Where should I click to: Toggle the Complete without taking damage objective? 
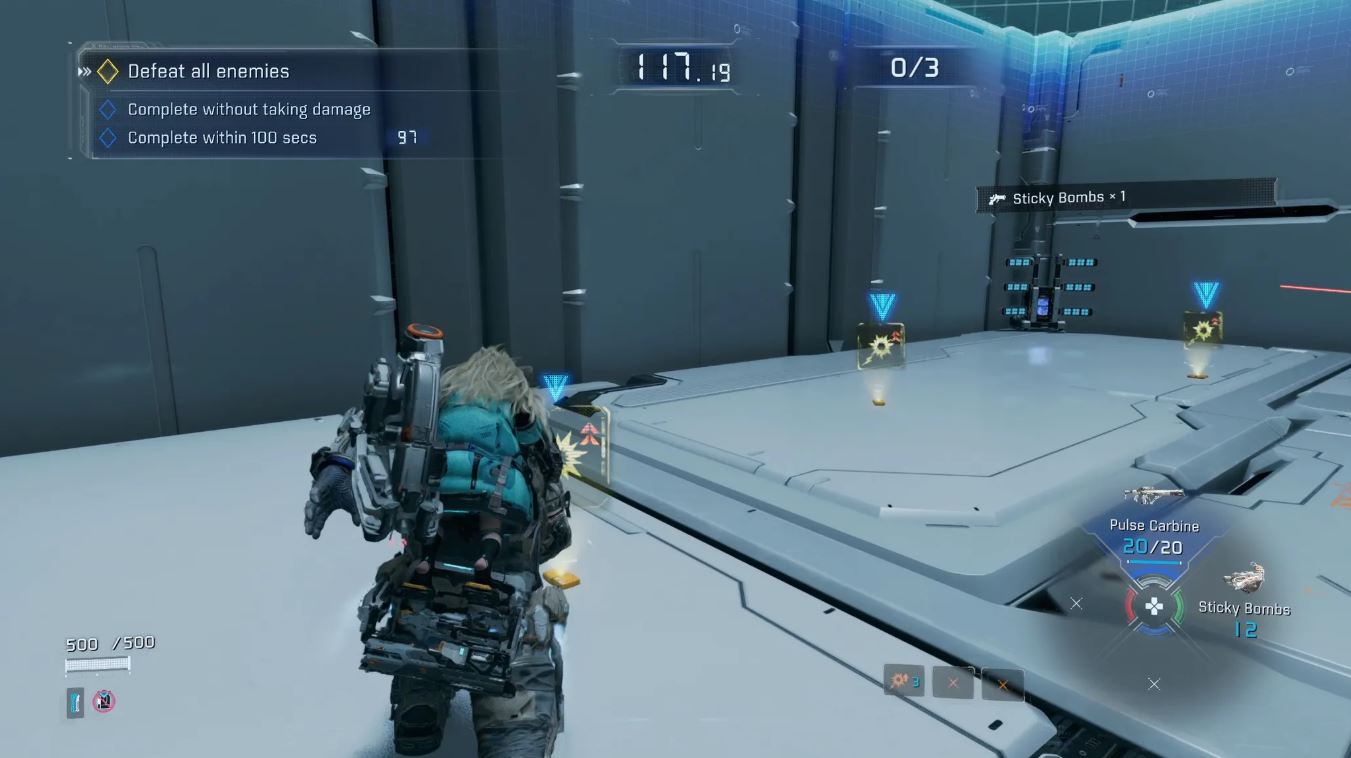coord(109,109)
